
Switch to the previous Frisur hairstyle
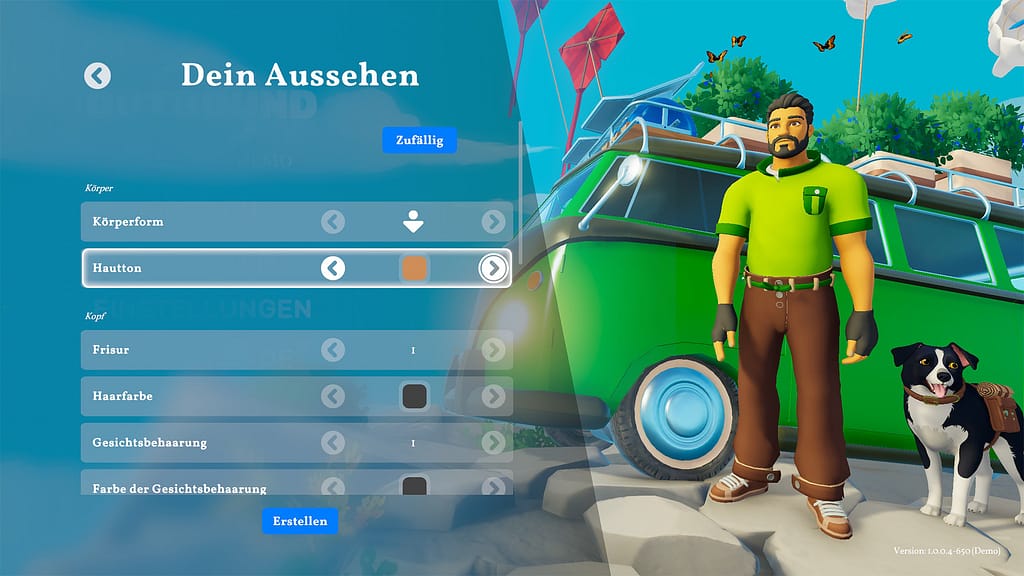tap(333, 350)
